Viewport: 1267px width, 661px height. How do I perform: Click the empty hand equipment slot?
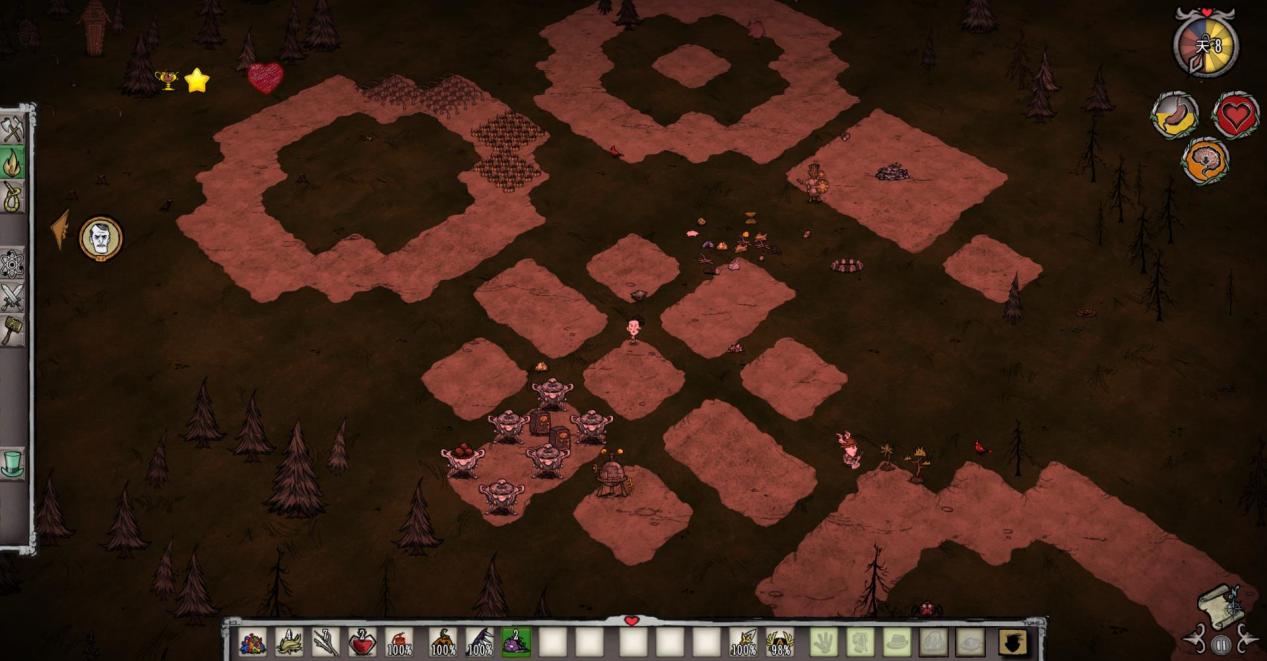tap(822, 642)
